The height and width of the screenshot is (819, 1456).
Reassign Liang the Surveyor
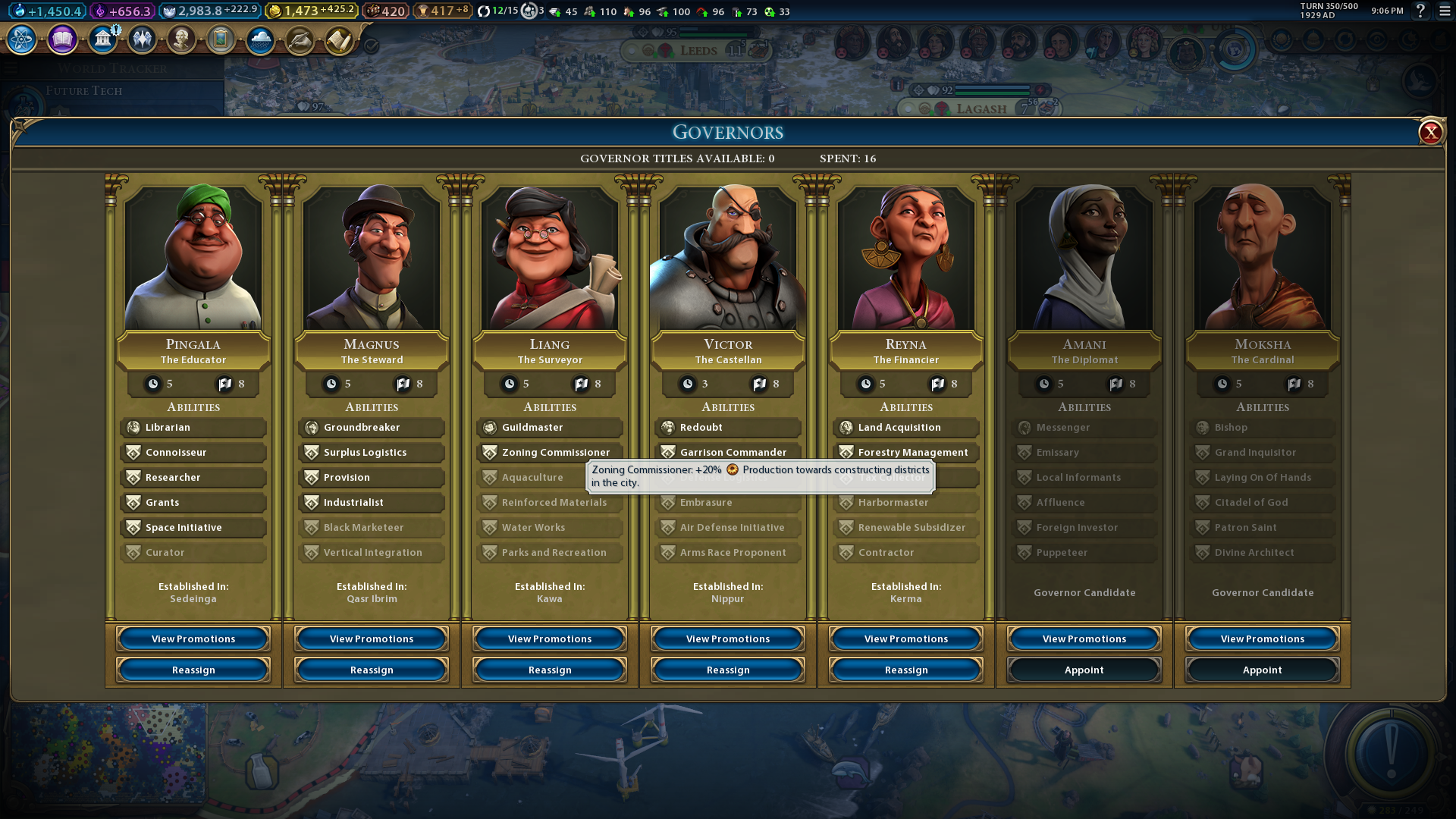click(x=550, y=670)
